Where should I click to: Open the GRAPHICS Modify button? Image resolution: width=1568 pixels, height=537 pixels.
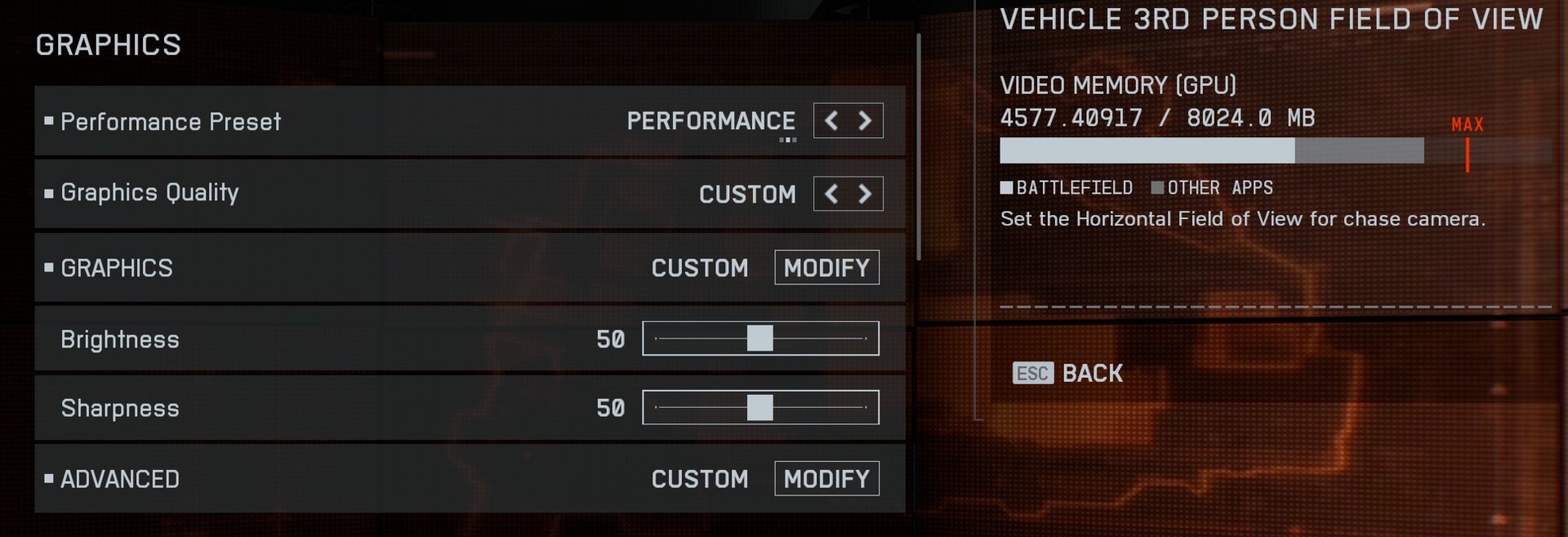pyautogui.click(x=826, y=268)
